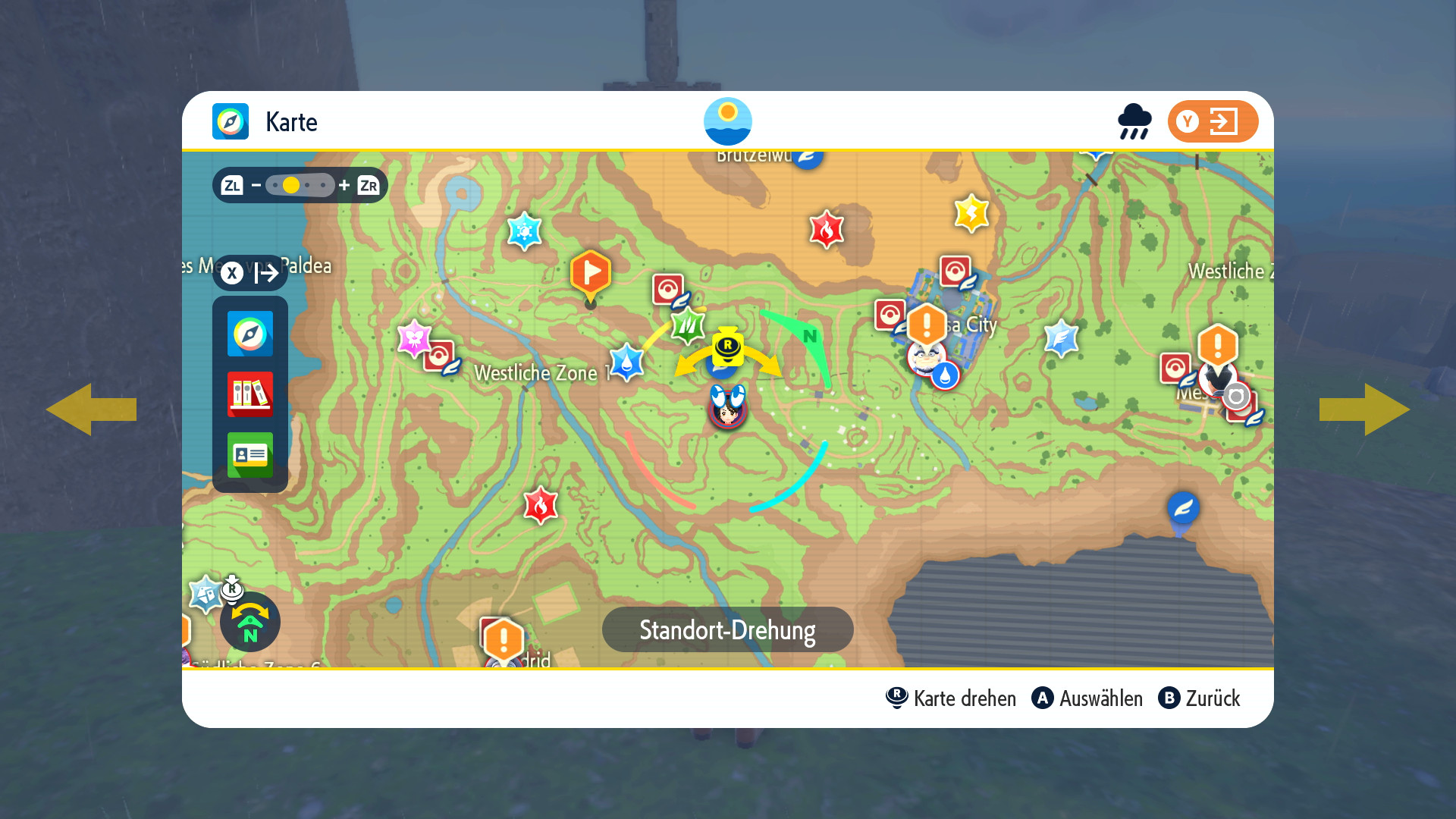Collapse the sidebar with arrow tab

tap(250, 272)
